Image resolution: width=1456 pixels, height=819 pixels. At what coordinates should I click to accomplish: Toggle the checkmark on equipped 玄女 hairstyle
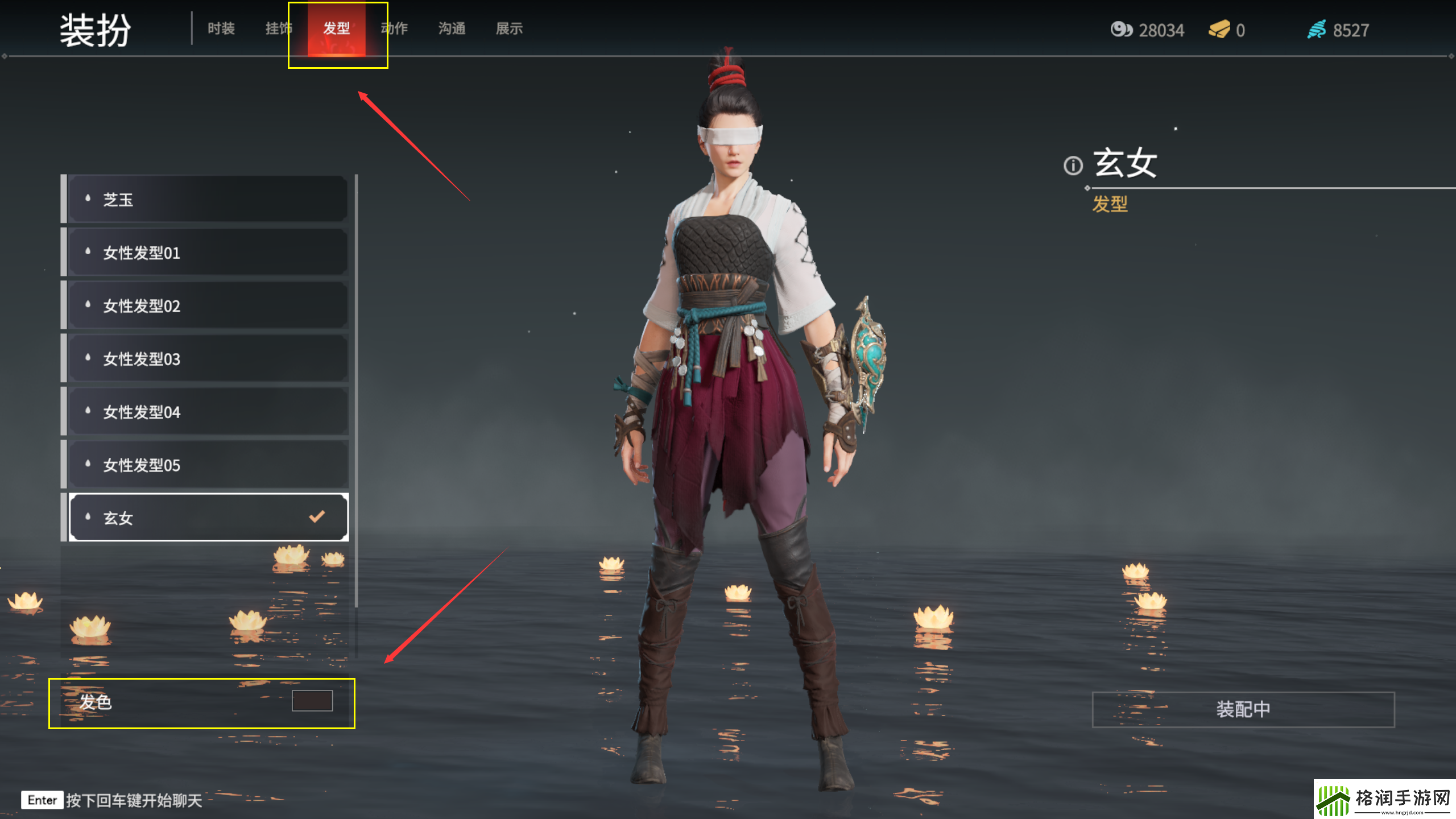[316, 516]
